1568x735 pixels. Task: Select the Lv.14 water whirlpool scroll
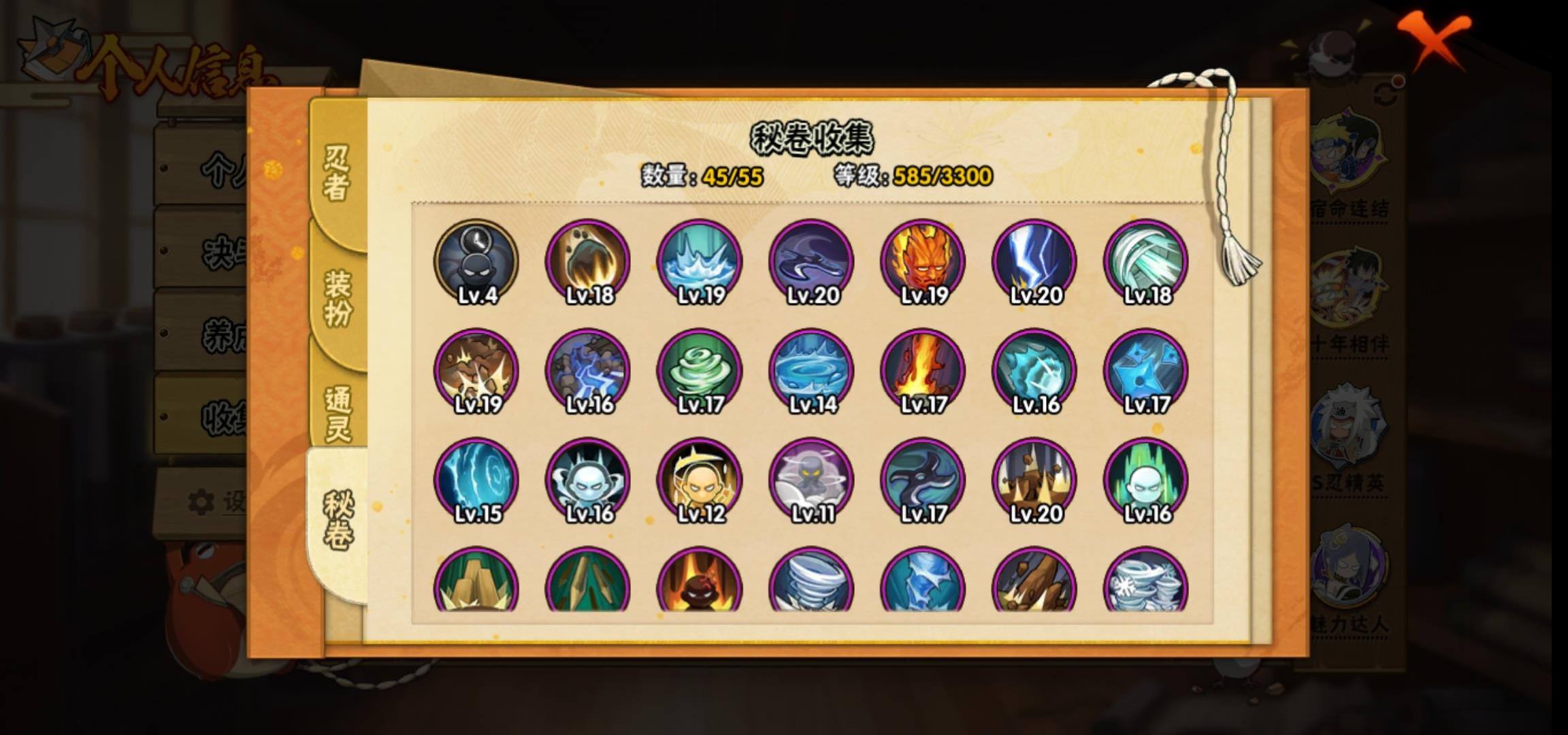click(811, 371)
